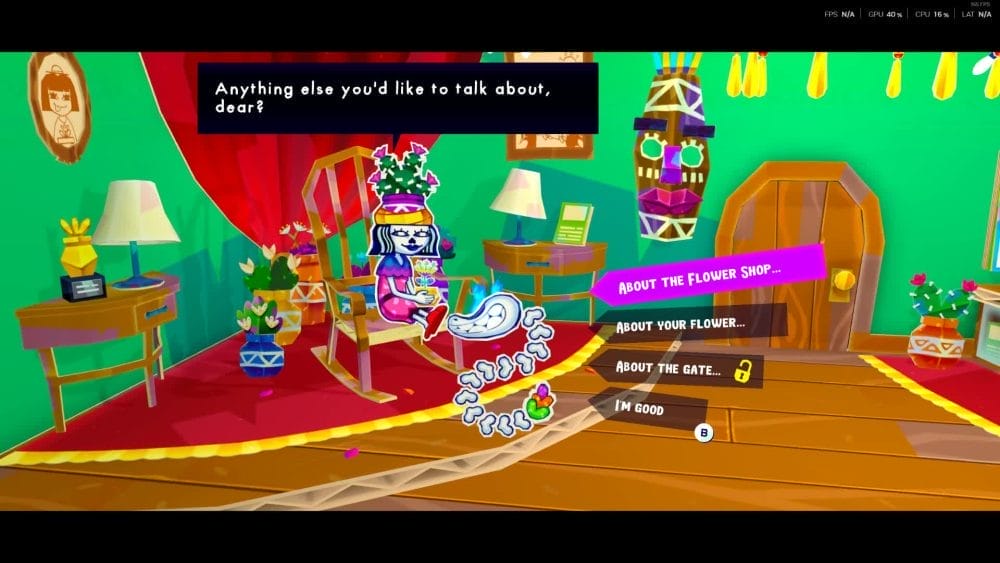End the conversation with 'I'm good'
The width and height of the screenshot is (1000, 563).
tap(640, 409)
